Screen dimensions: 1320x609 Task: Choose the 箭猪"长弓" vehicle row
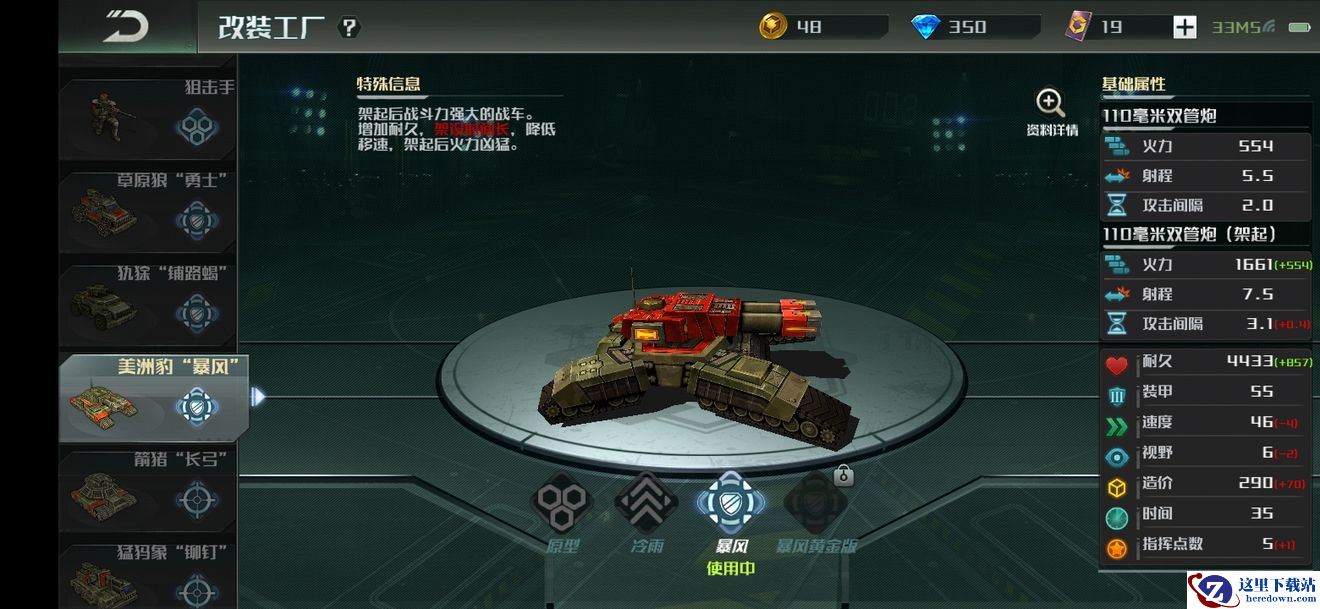(x=148, y=490)
